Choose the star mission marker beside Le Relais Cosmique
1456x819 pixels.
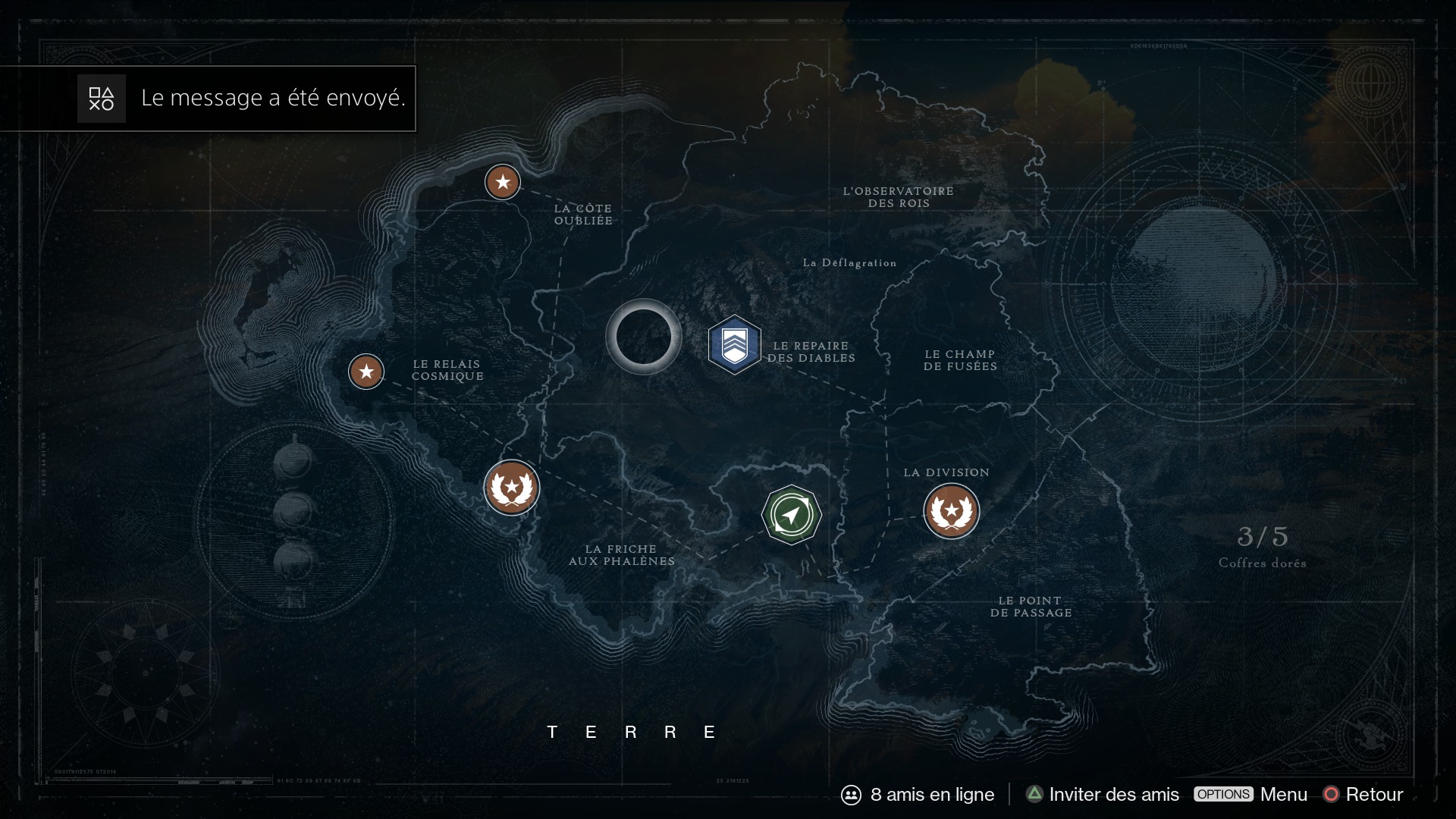[x=366, y=372]
